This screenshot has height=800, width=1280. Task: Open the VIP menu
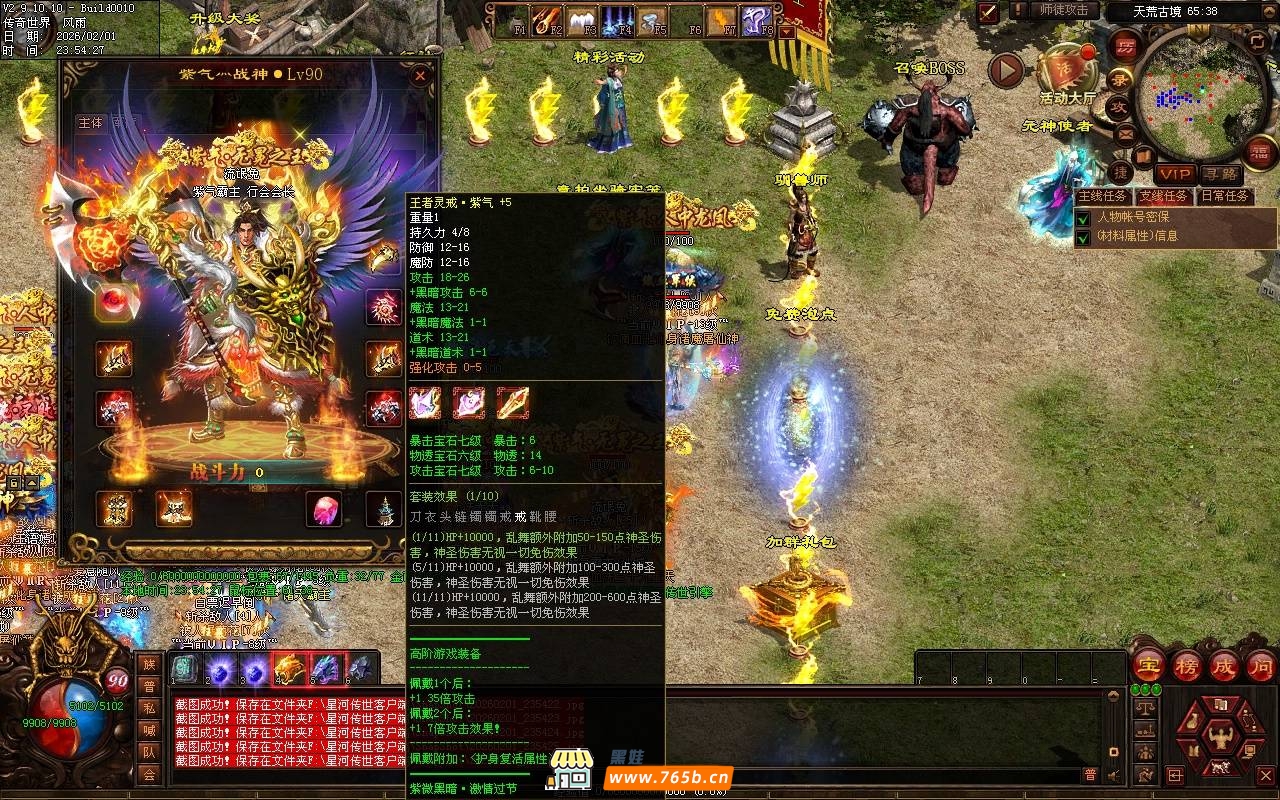click(1175, 174)
